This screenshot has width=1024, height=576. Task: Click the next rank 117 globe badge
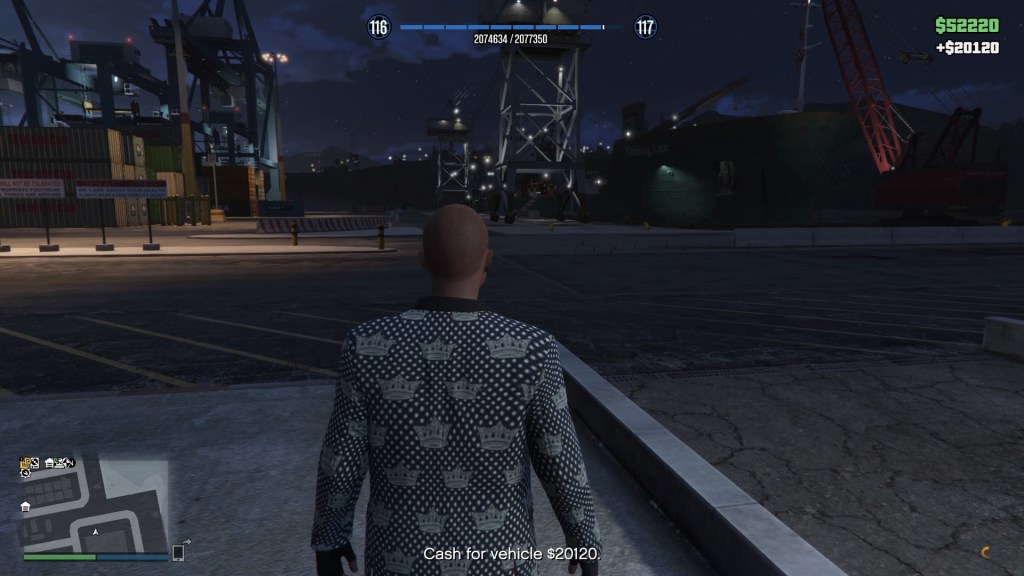(x=646, y=27)
